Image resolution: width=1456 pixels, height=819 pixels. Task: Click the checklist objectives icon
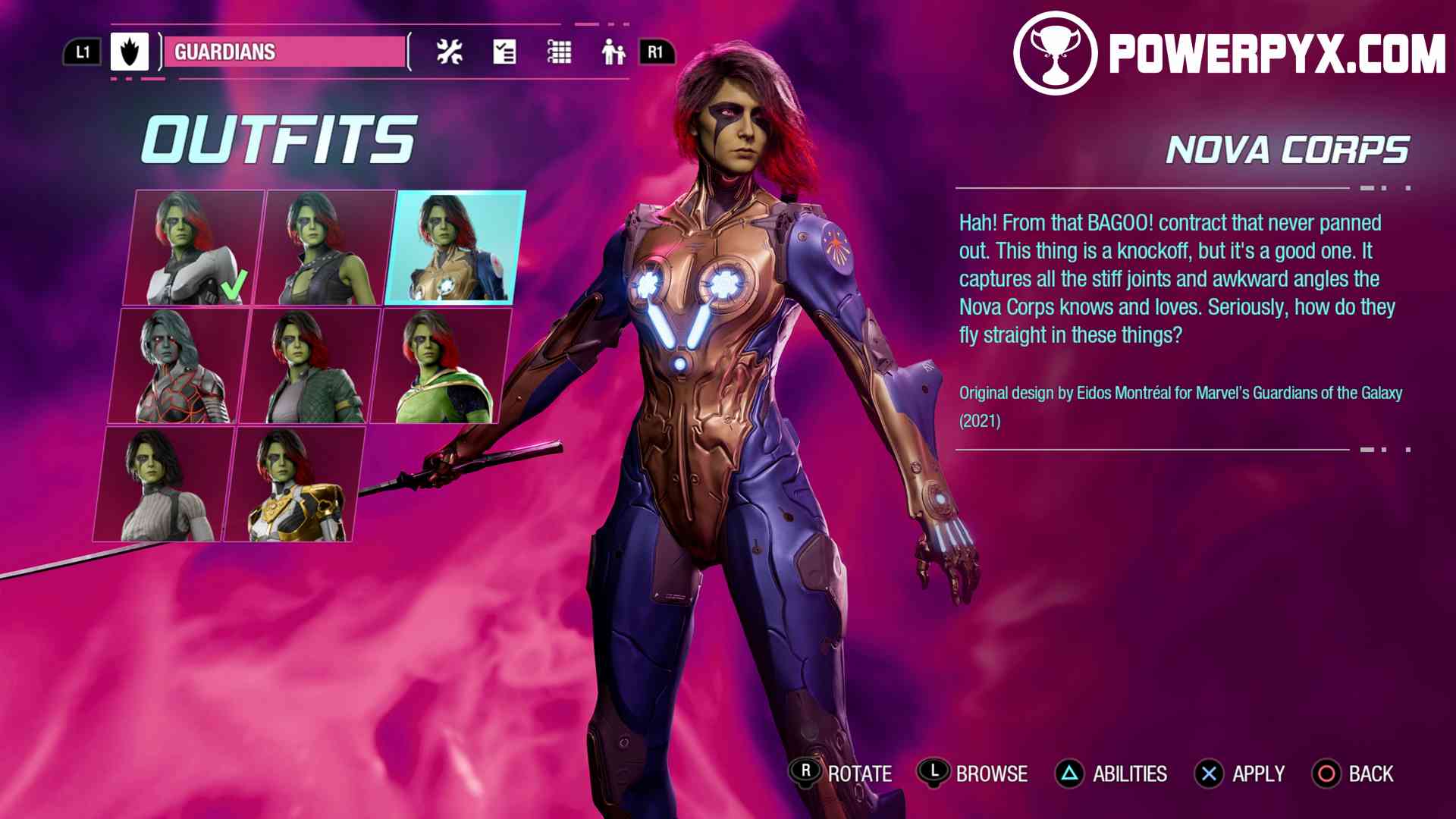pos(504,52)
